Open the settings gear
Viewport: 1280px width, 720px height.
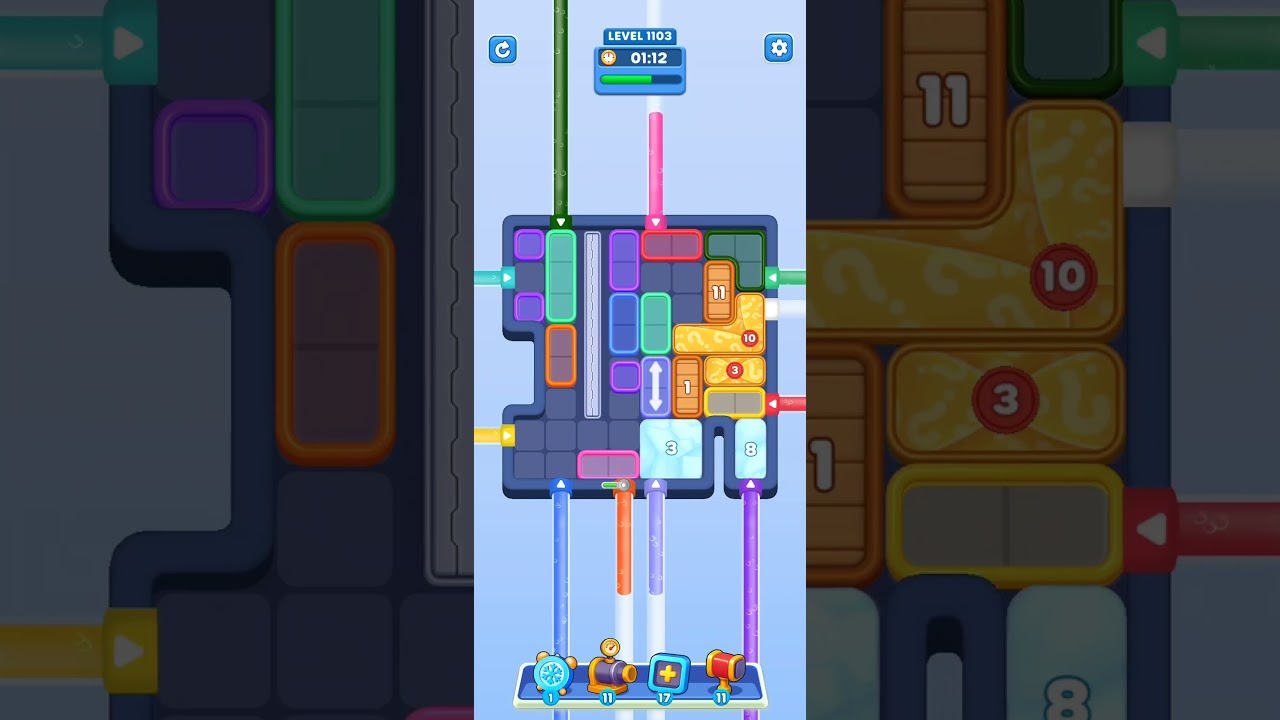[778, 47]
